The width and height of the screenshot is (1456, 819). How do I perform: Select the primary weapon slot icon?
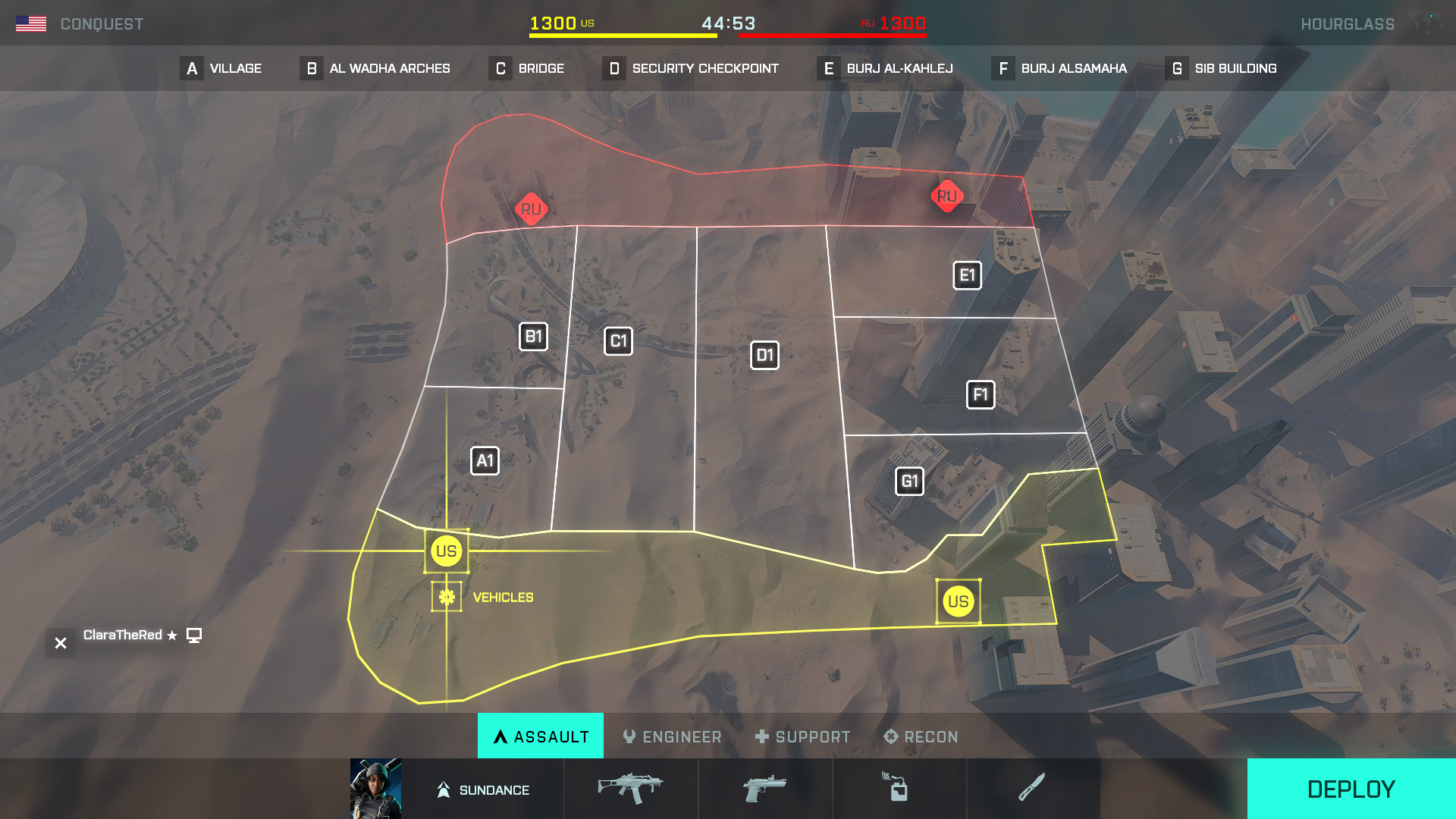coord(630,789)
